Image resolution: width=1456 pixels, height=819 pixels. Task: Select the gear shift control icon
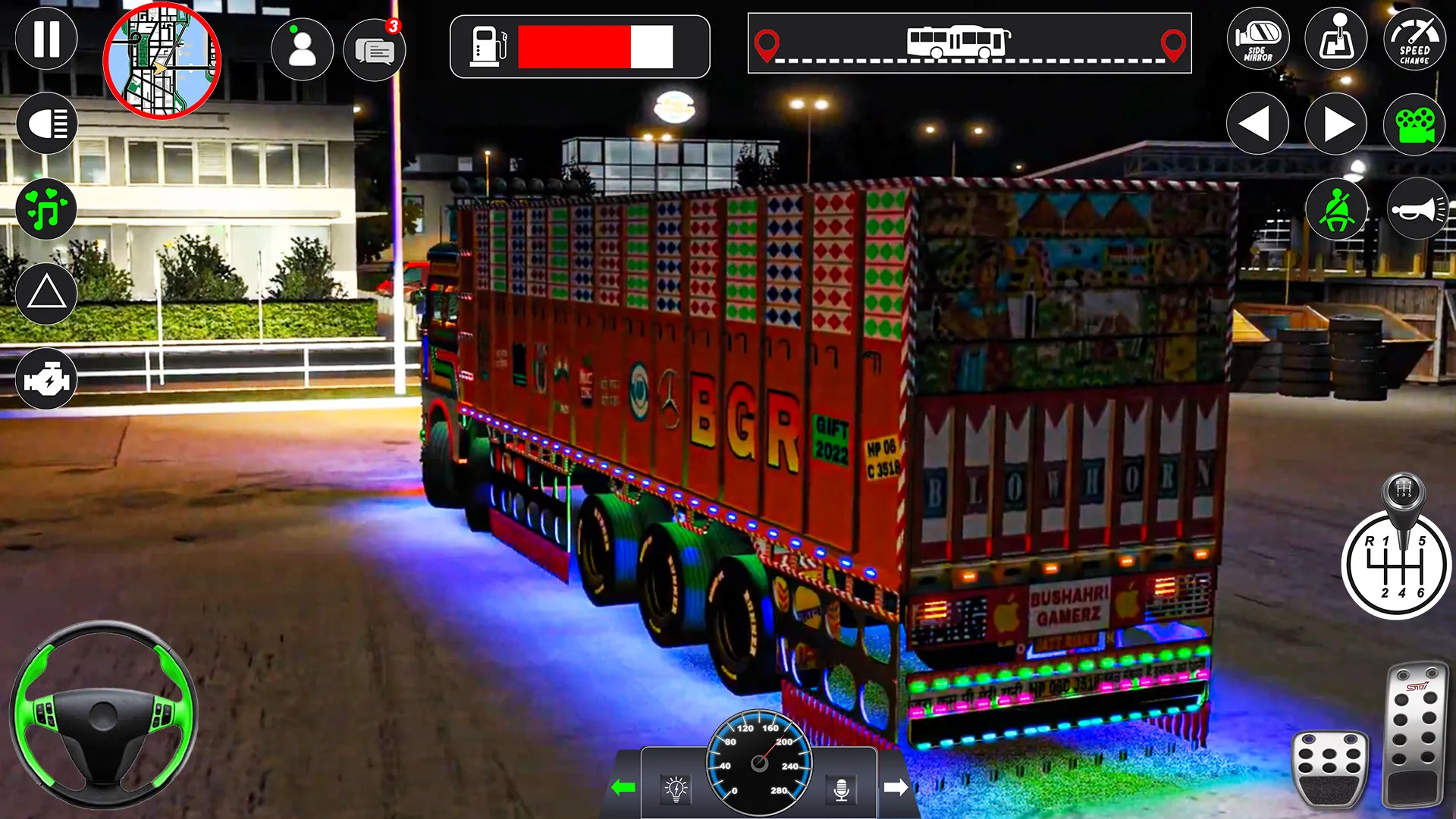click(1336, 39)
